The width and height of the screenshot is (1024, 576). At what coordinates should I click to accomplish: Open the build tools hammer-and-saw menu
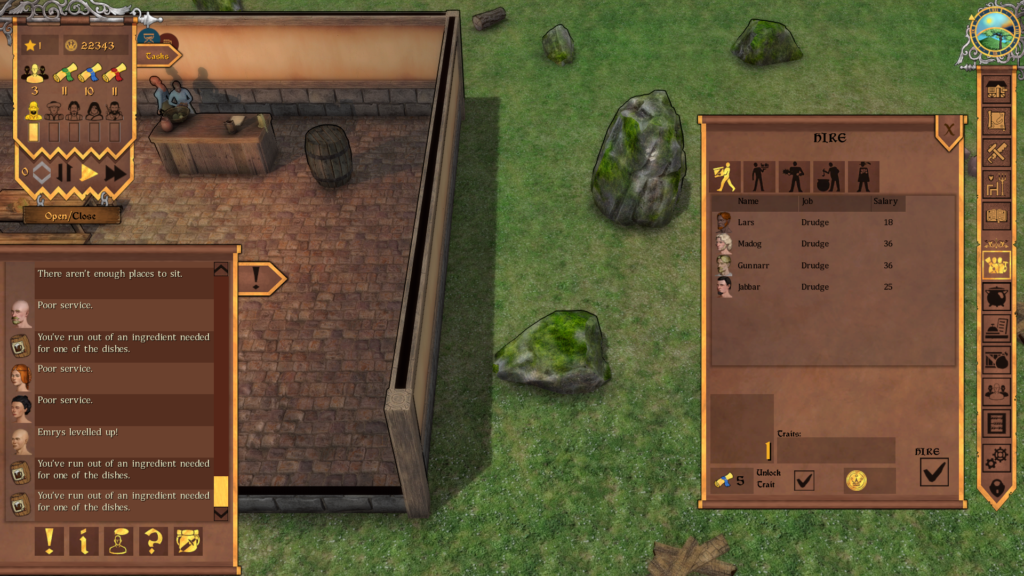[x=996, y=153]
